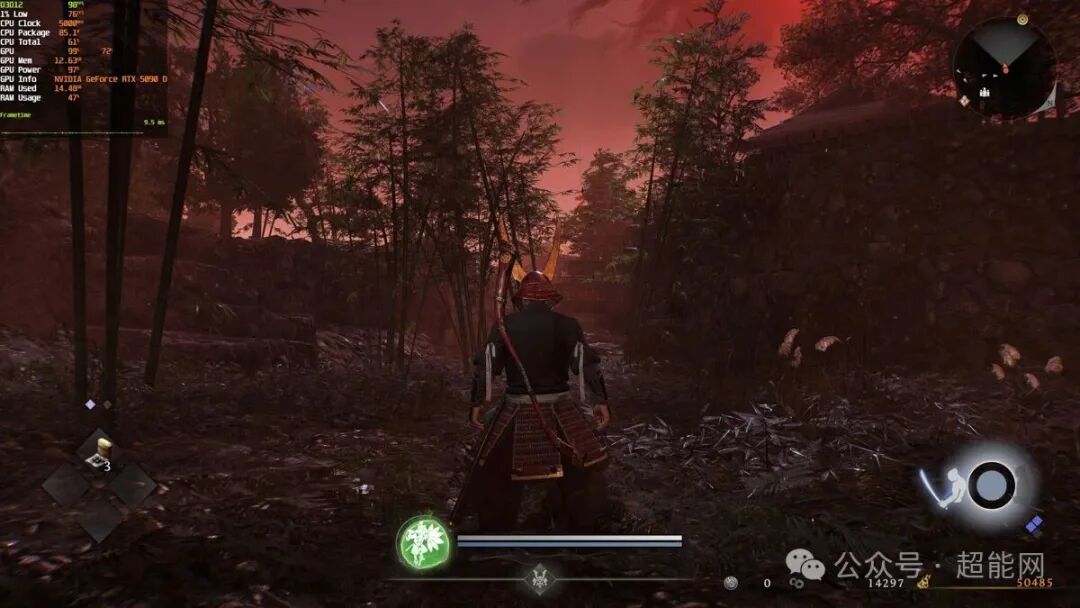Click the glowing circular gauge beside the stance
This screenshot has height=608, width=1080.
pyautogui.click(x=991, y=486)
